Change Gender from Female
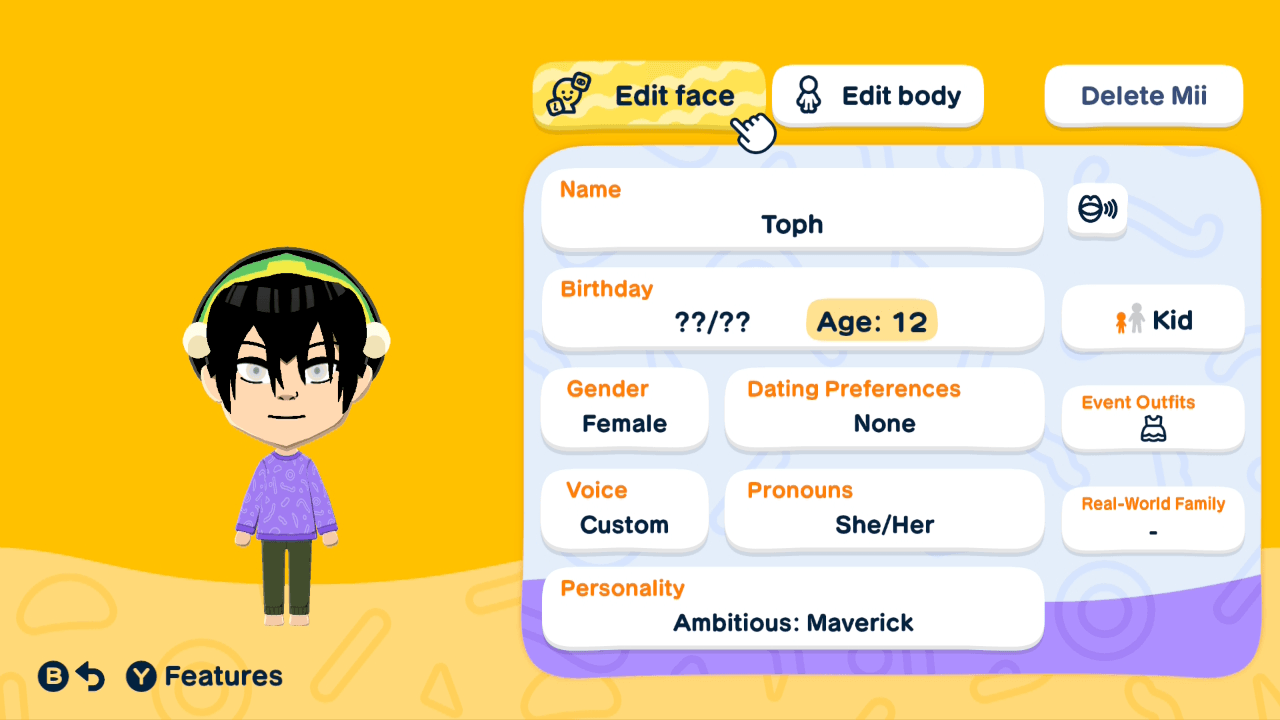The height and width of the screenshot is (720, 1280). pyautogui.click(x=624, y=410)
